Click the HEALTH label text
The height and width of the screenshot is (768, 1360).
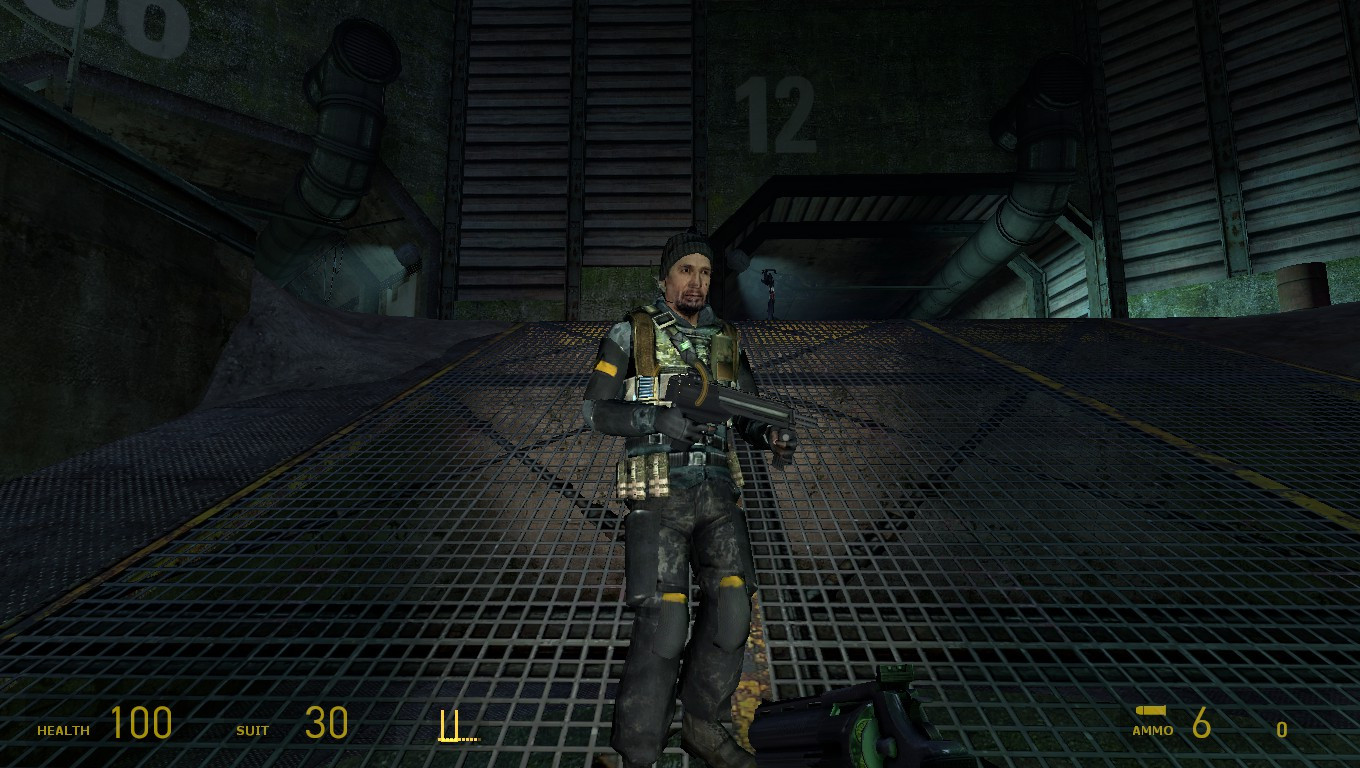coord(62,731)
